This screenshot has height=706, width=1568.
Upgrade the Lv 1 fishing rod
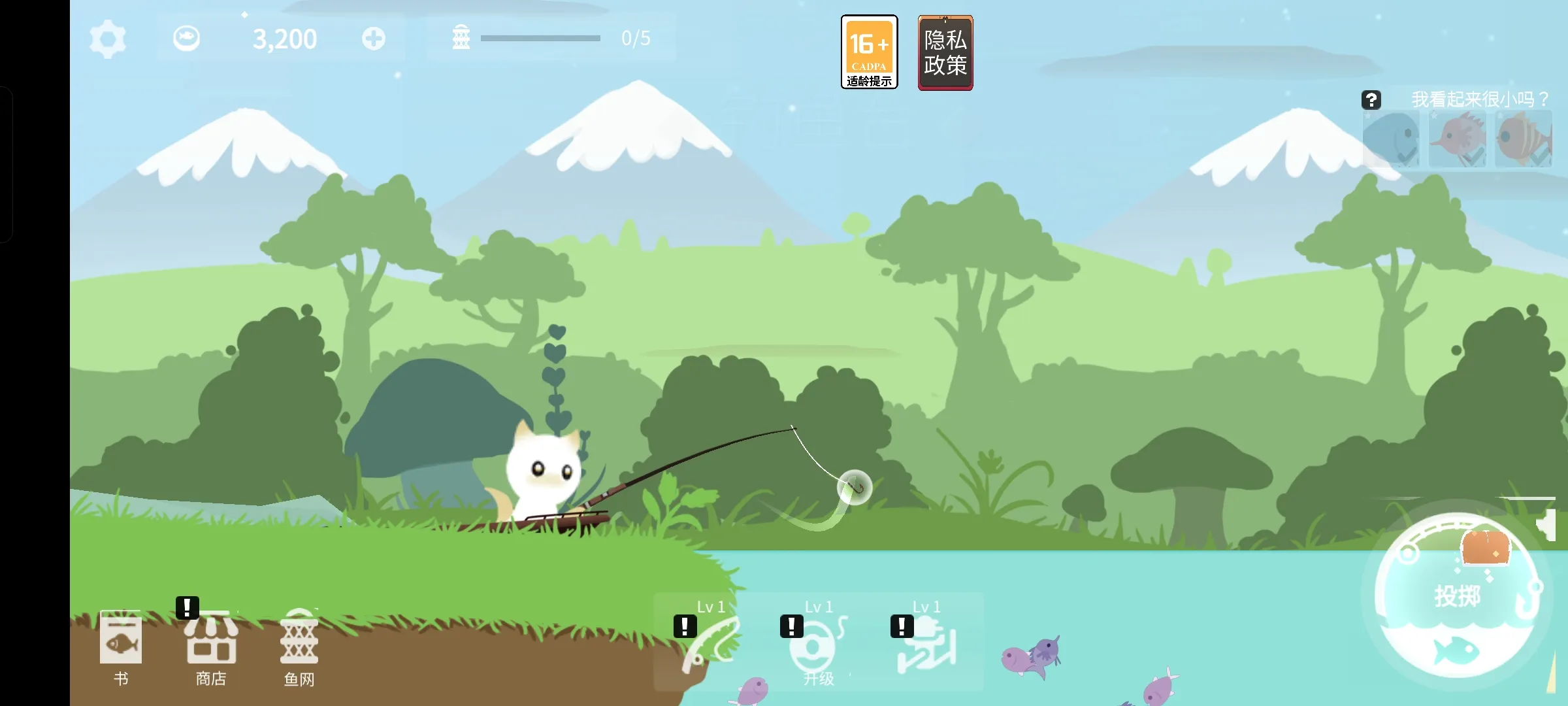[710, 644]
